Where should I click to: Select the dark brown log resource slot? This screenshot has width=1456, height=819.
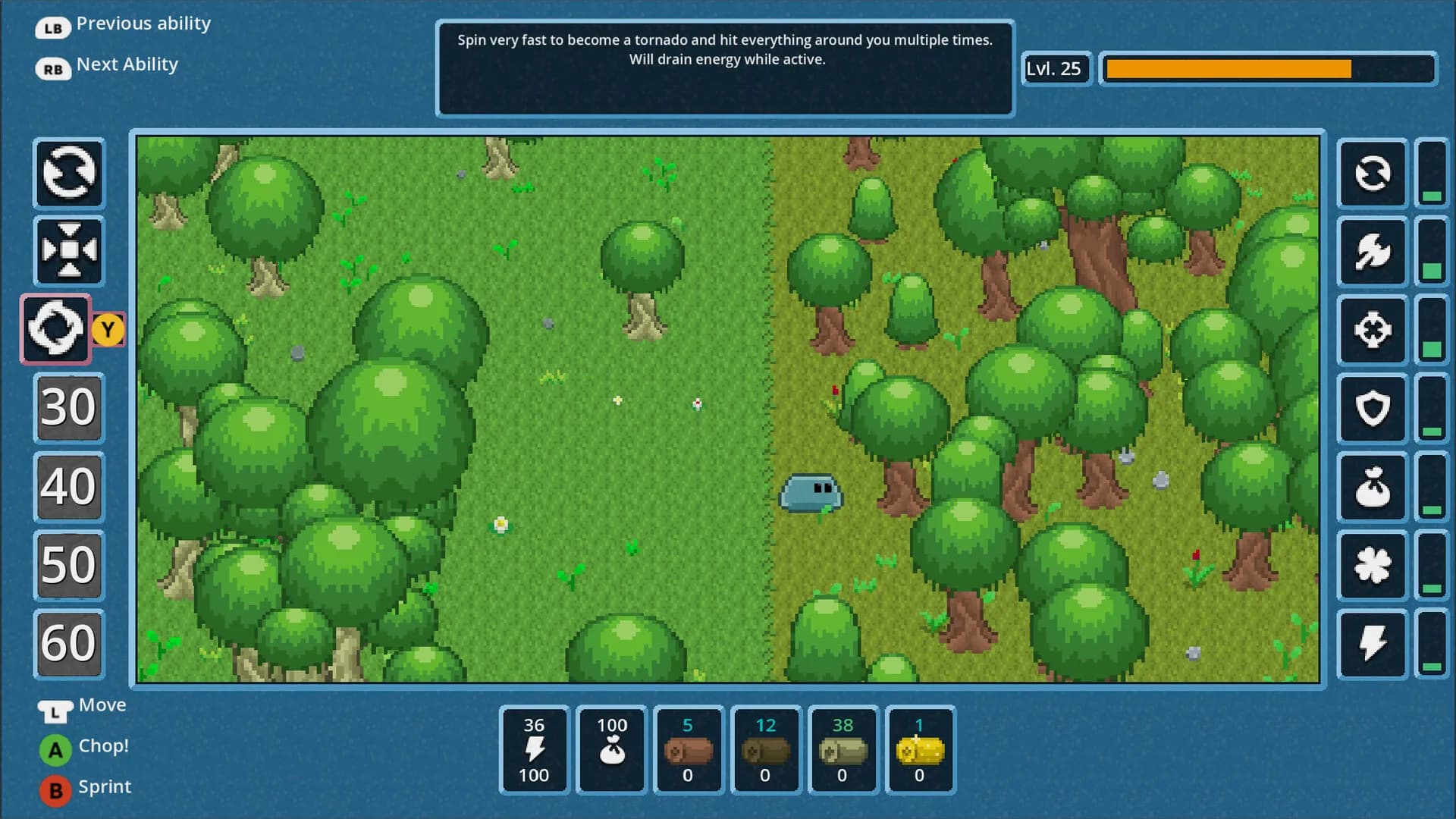click(765, 750)
